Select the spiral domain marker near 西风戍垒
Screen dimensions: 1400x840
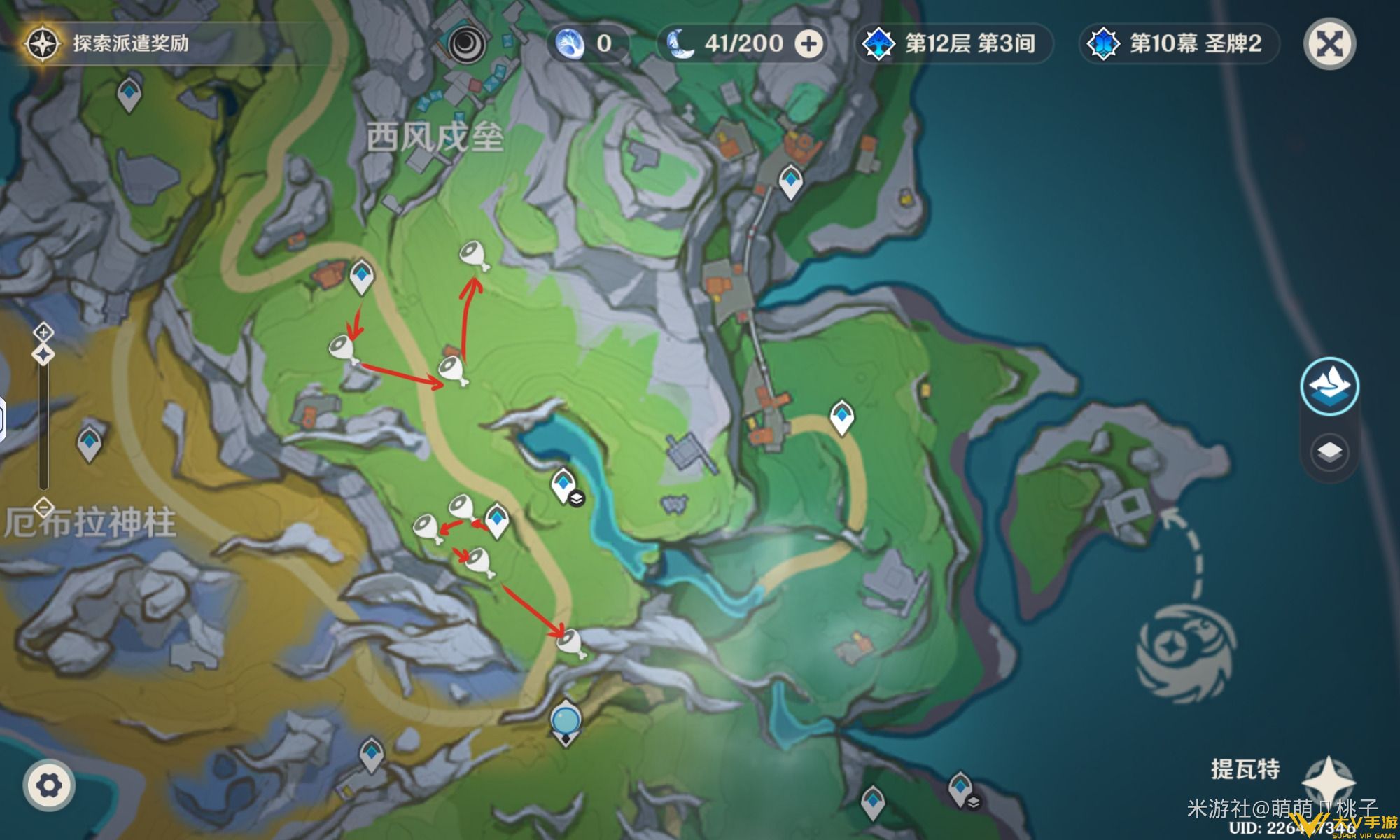(x=463, y=45)
